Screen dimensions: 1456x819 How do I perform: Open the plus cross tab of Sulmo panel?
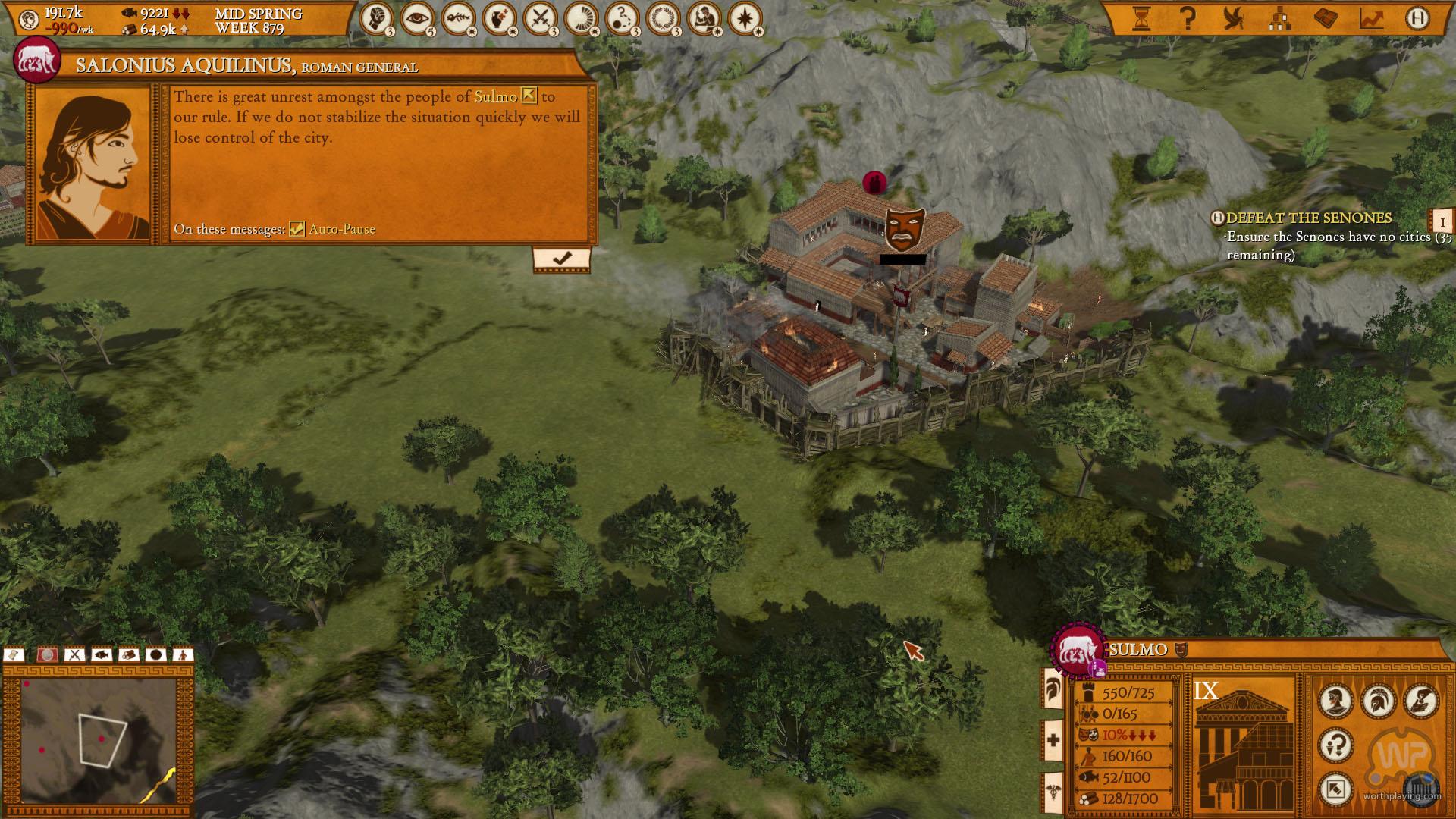point(1053,740)
